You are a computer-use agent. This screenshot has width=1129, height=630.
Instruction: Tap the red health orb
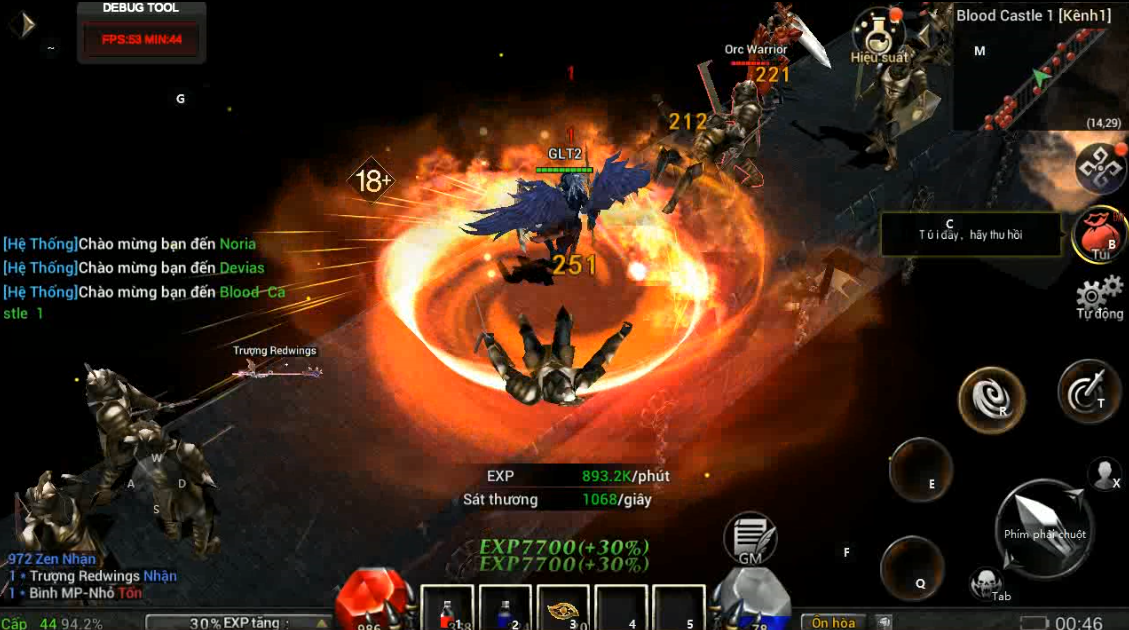pos(371,600)
